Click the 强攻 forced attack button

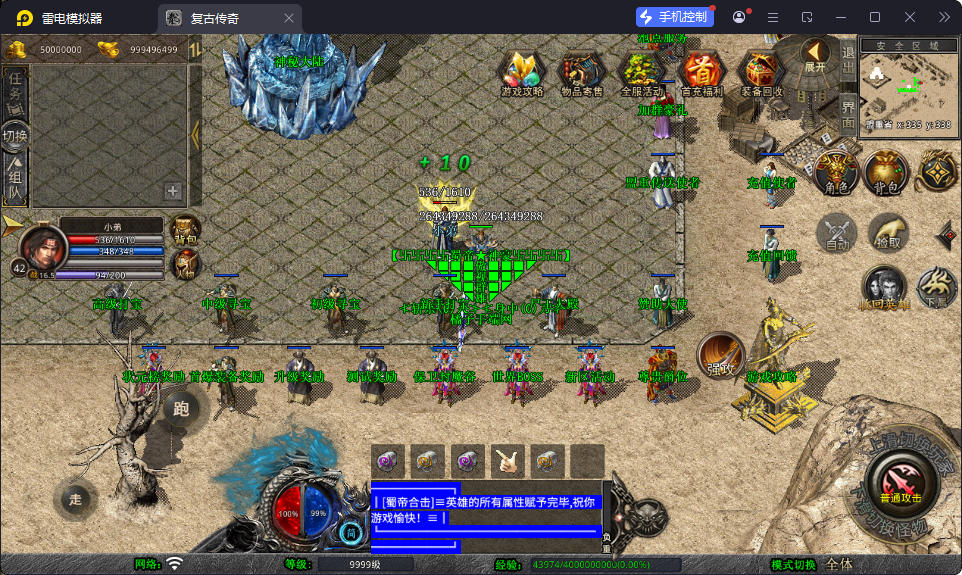[719, 355]
